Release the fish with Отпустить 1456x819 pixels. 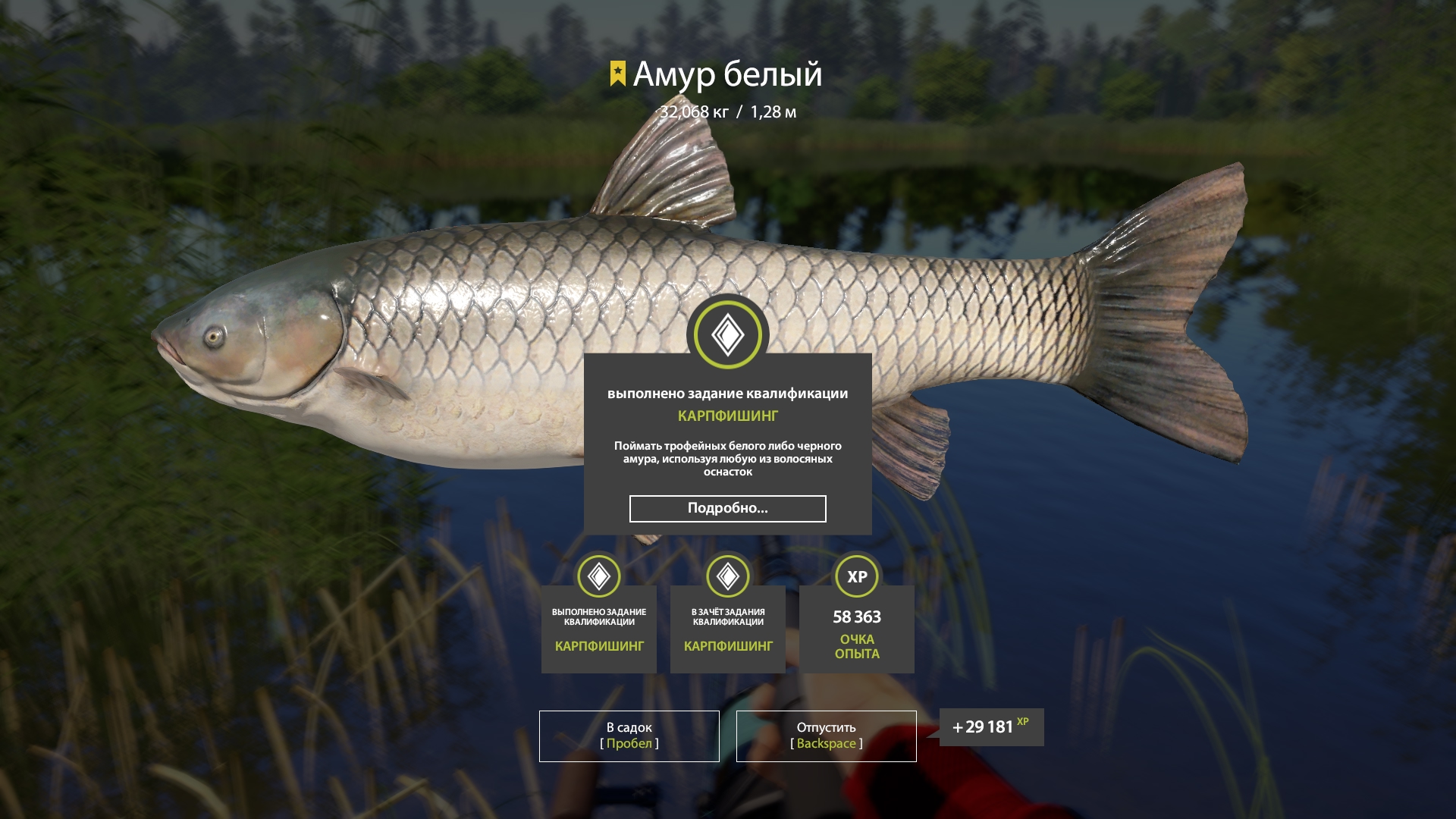826,736
